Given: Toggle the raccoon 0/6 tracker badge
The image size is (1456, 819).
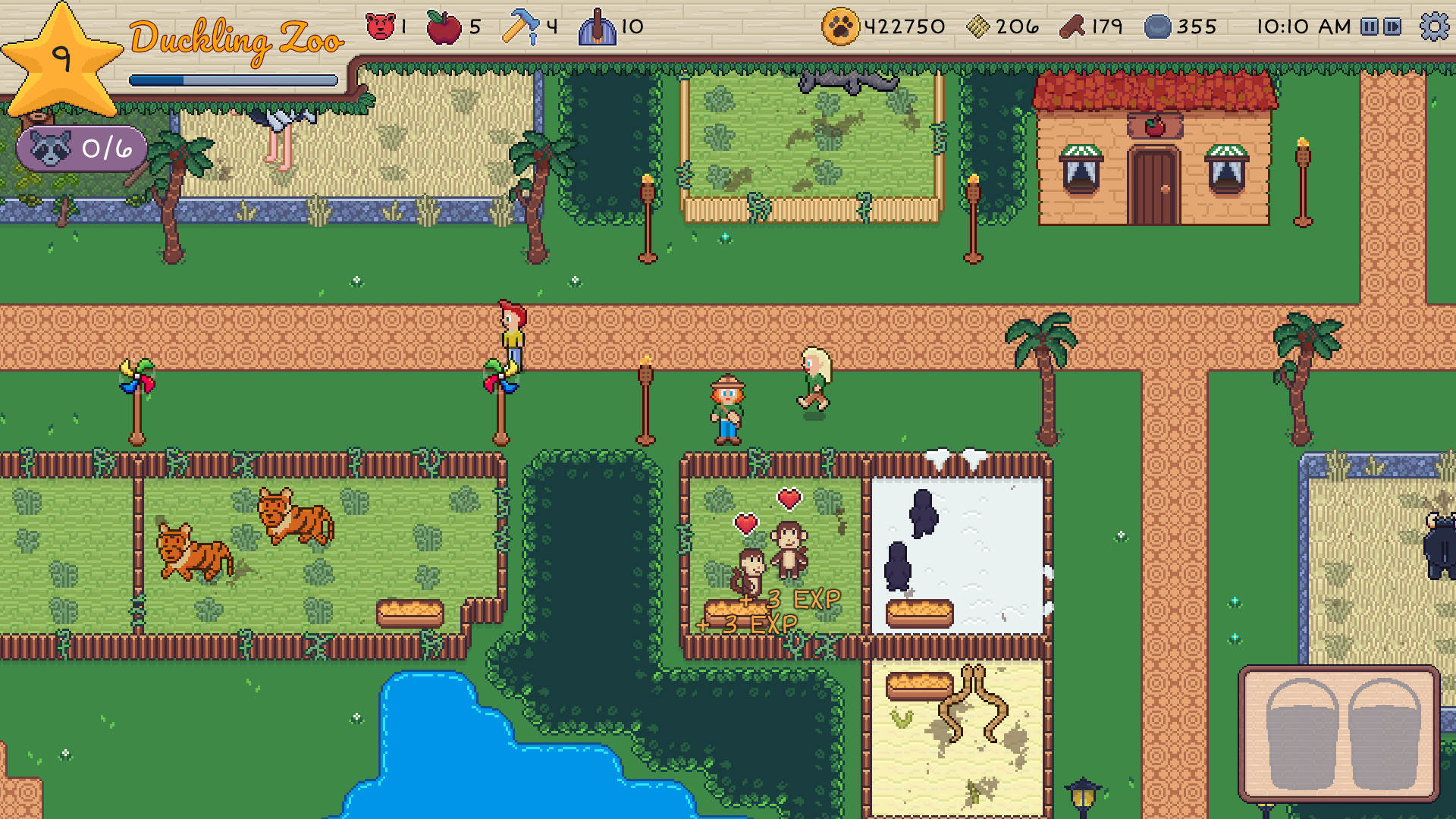Looking at the screenshot, I should [x=80, y=149].
